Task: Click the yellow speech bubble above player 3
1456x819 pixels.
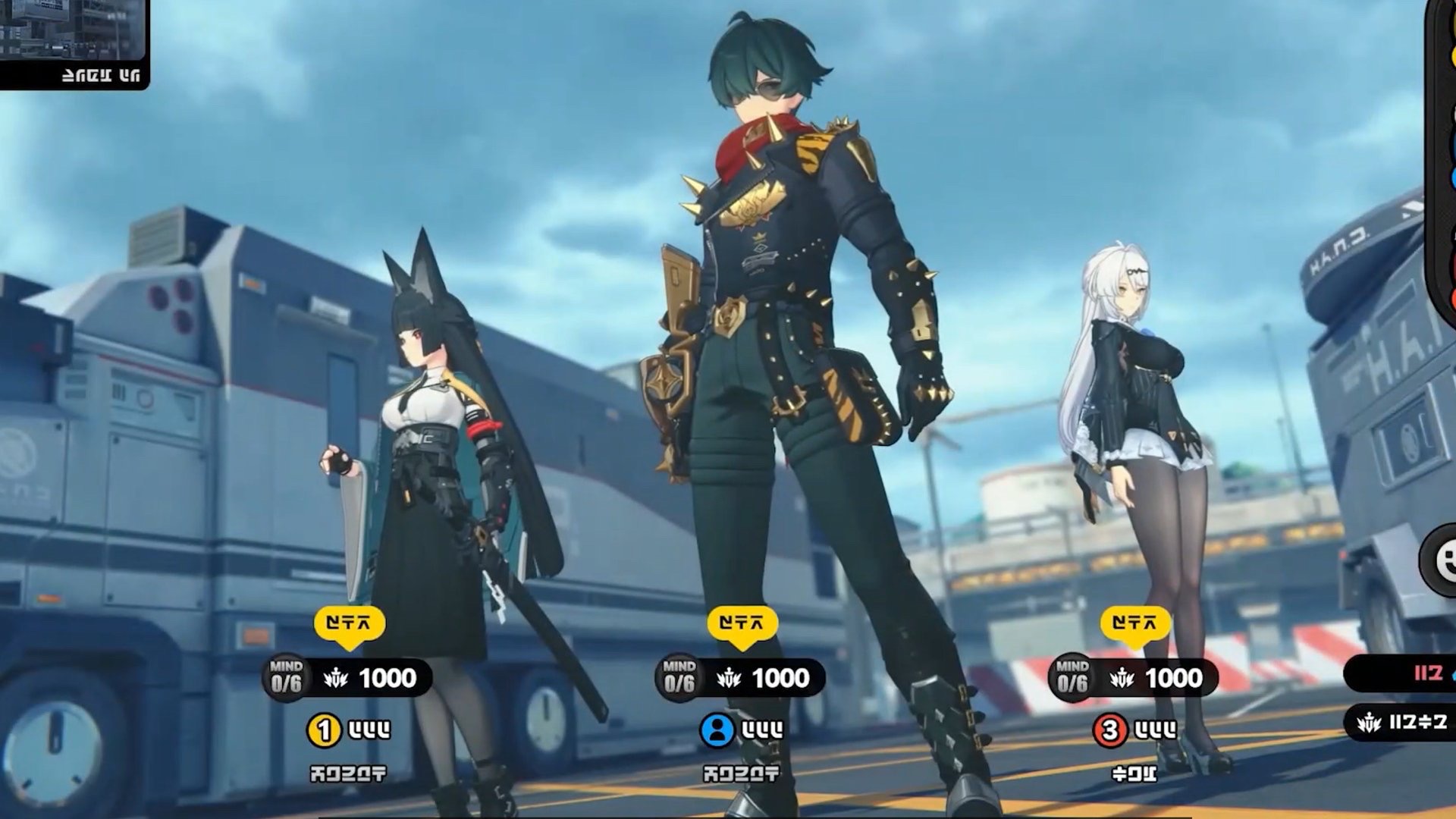Action: pyautogui.click(x=1134, y=625)
